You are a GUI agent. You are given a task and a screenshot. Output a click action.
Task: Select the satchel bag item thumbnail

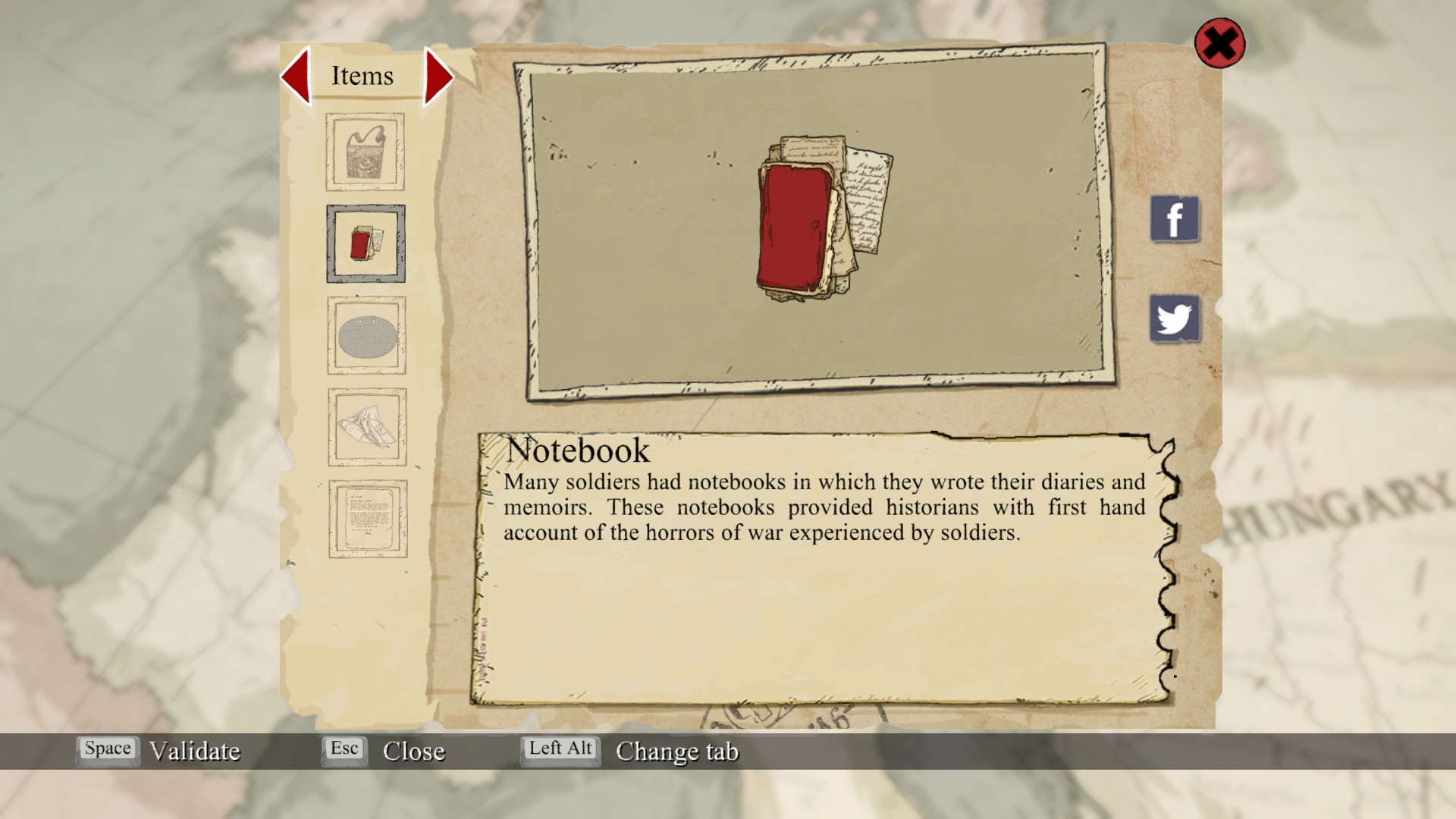coord(366,152)
